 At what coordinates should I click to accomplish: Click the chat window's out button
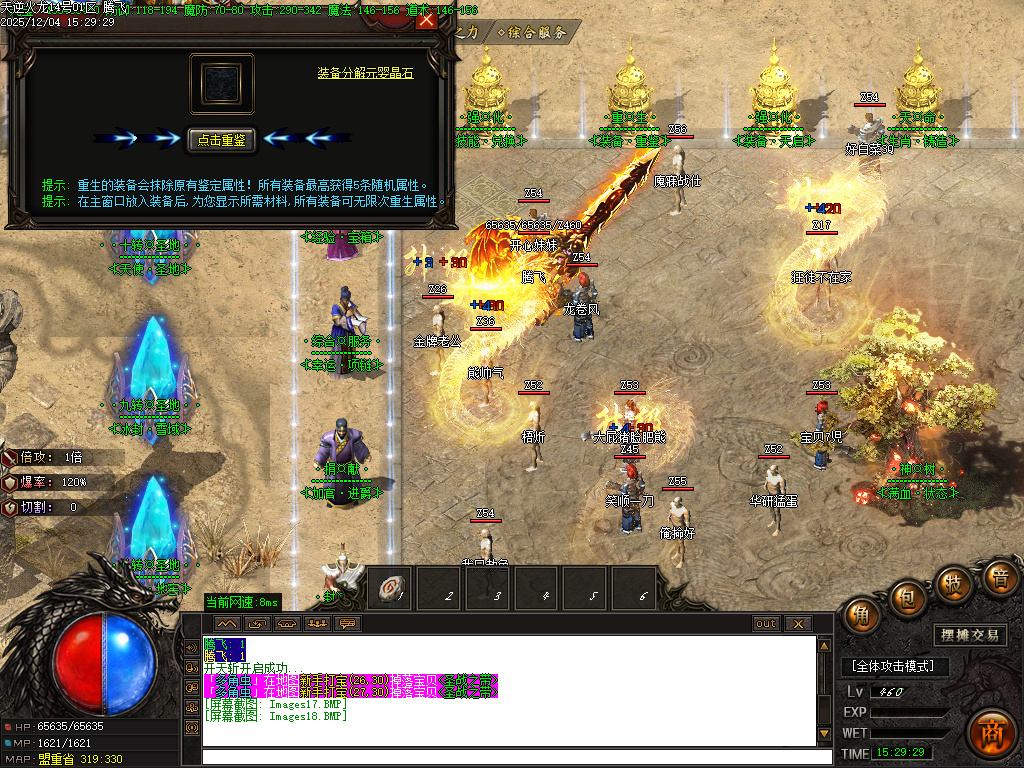point(766,624)
